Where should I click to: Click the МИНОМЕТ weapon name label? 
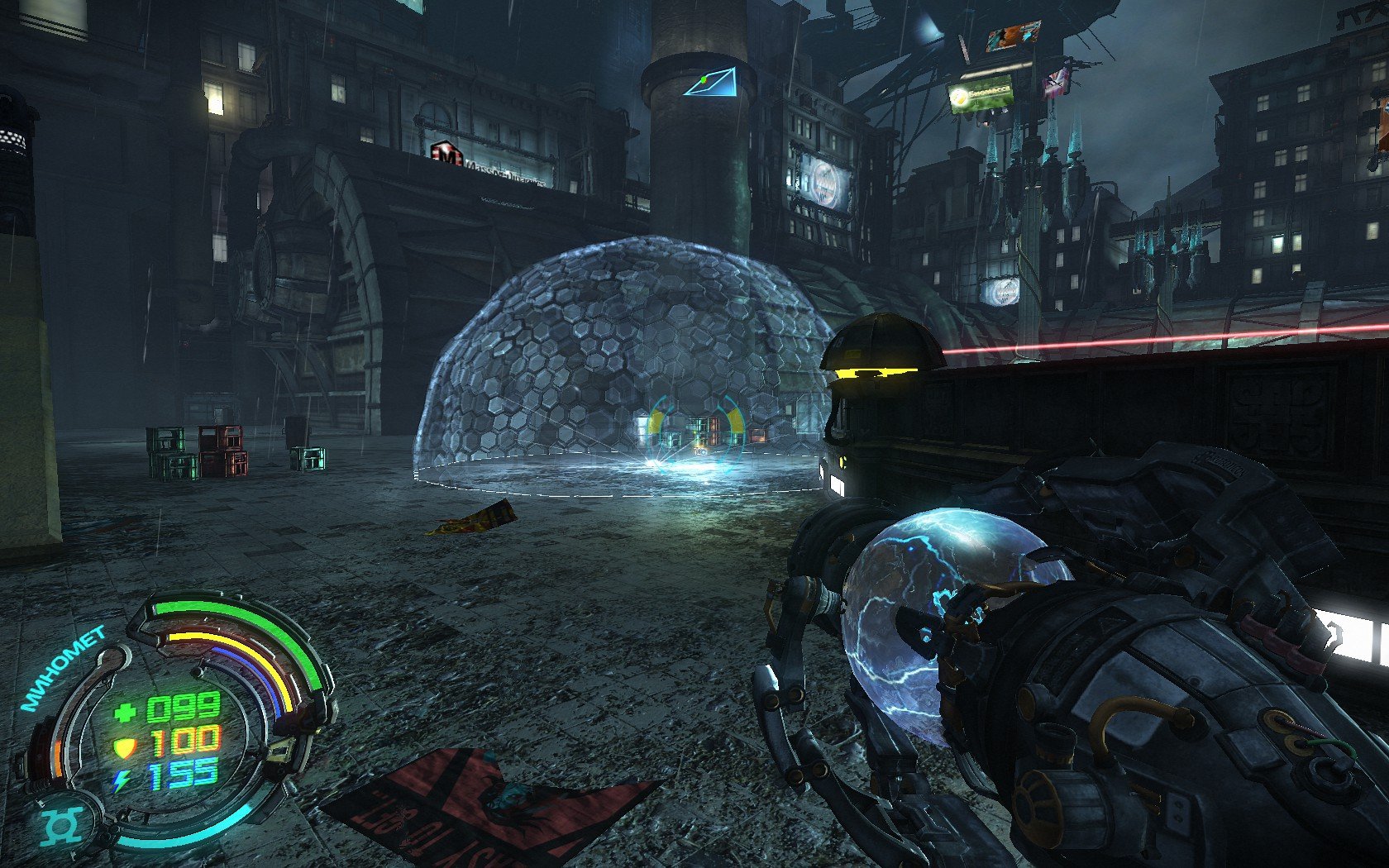pos(64,670)
